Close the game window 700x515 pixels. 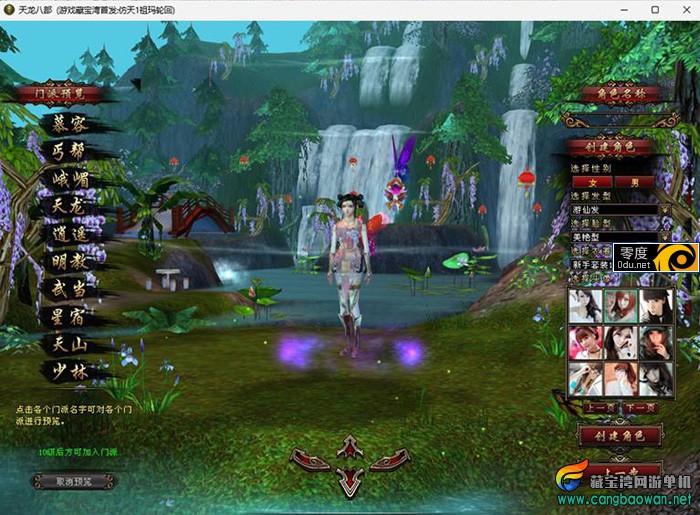(x=683, y=9)
